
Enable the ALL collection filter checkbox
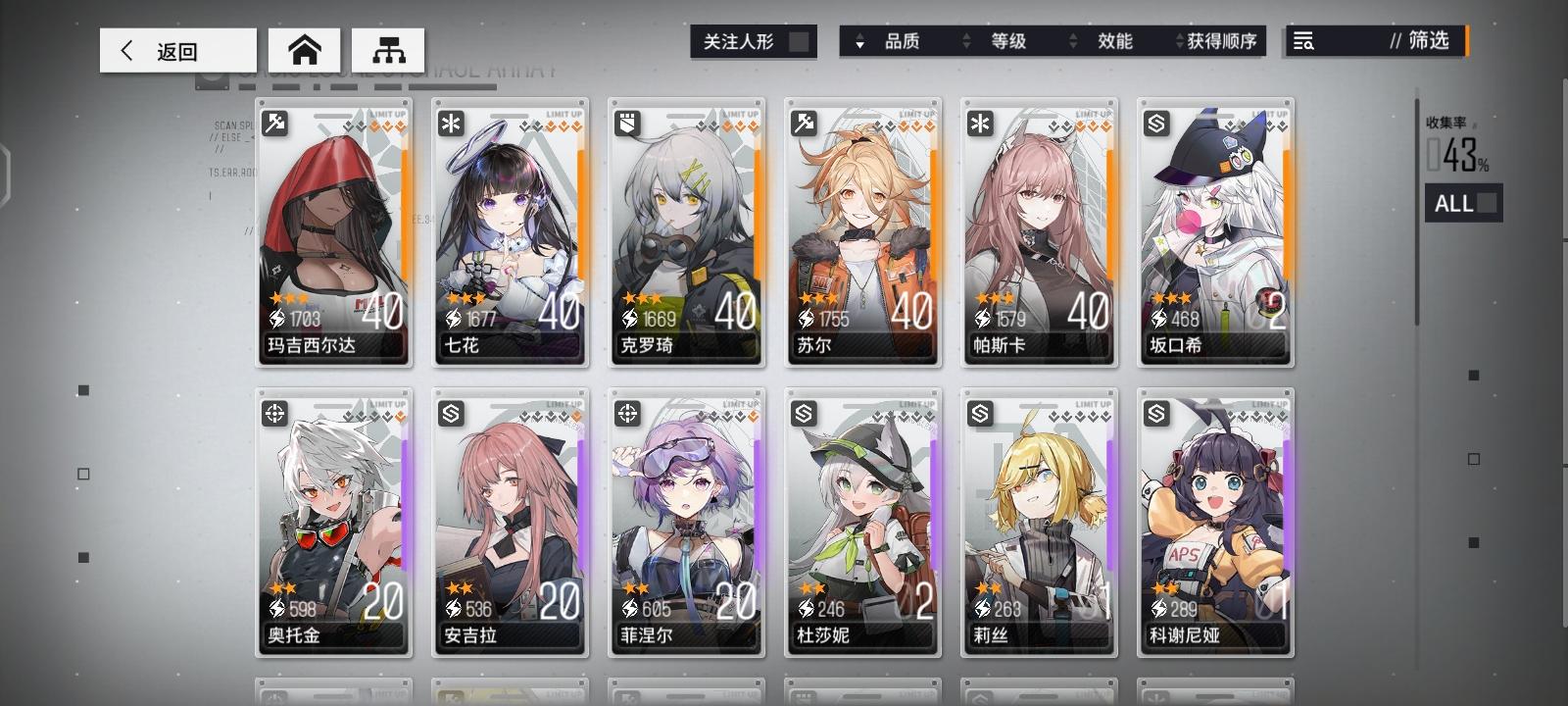pyautogui.click(x=1486, y=204)
